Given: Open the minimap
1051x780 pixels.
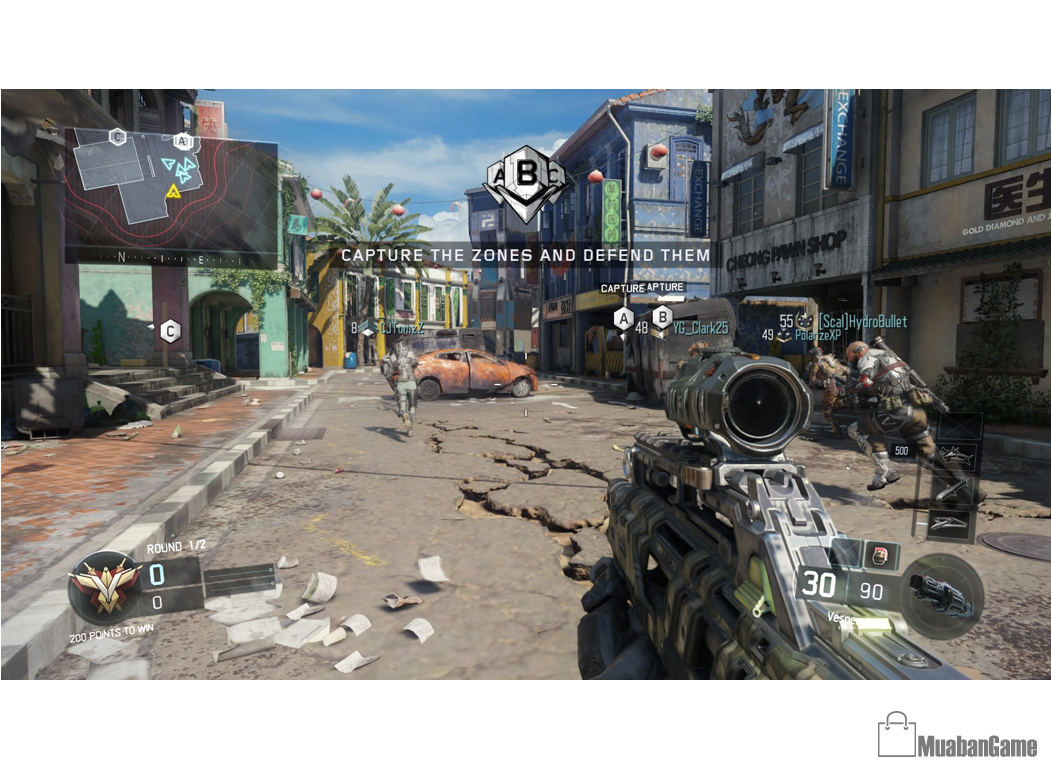Looking at the screenshot, I should coord(171,195).
